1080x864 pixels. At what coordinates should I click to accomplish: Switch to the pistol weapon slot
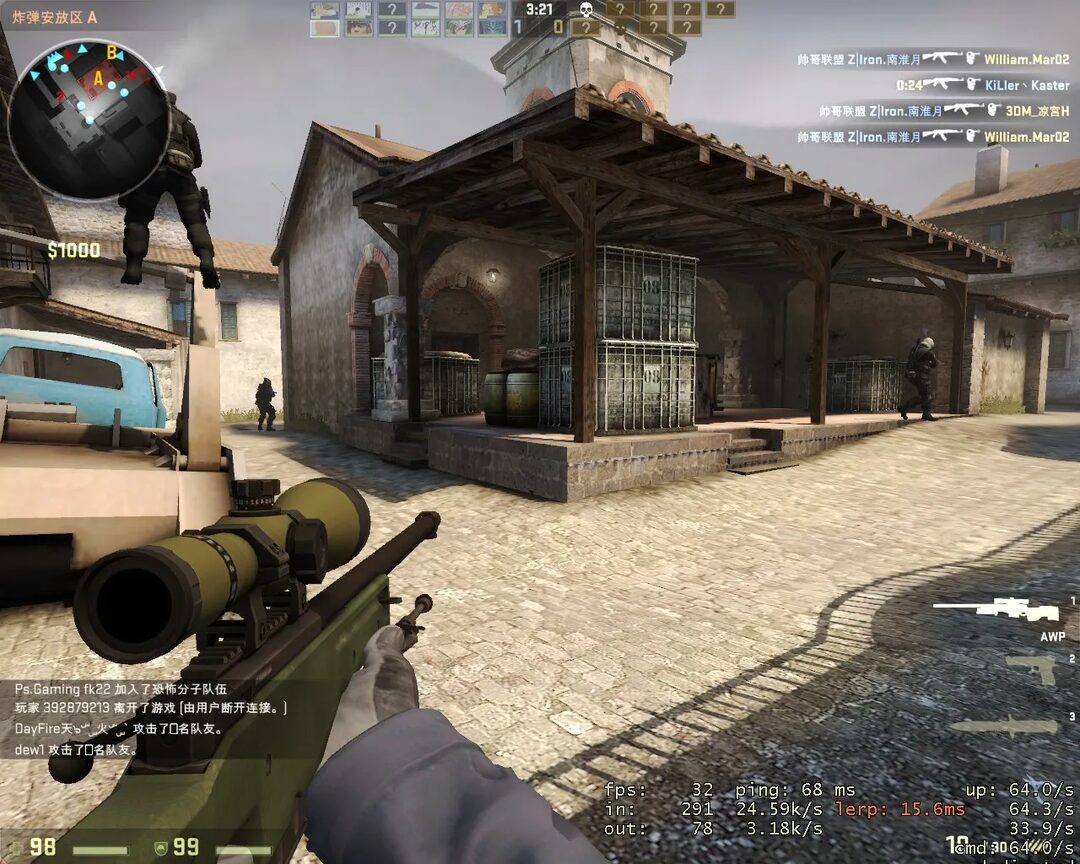pyautogui.click(x=1030, y=669)
